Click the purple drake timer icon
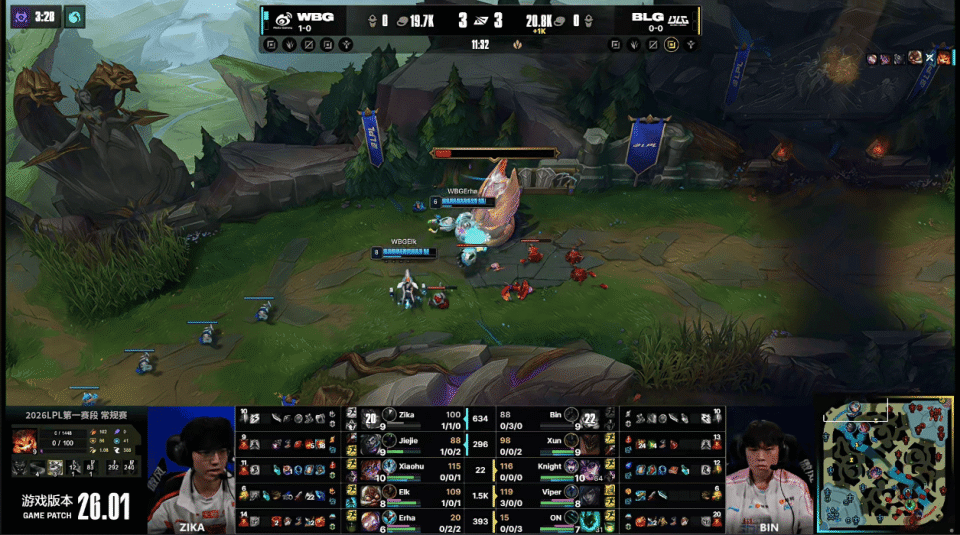960x535 pixels. [x=19, y=17]
